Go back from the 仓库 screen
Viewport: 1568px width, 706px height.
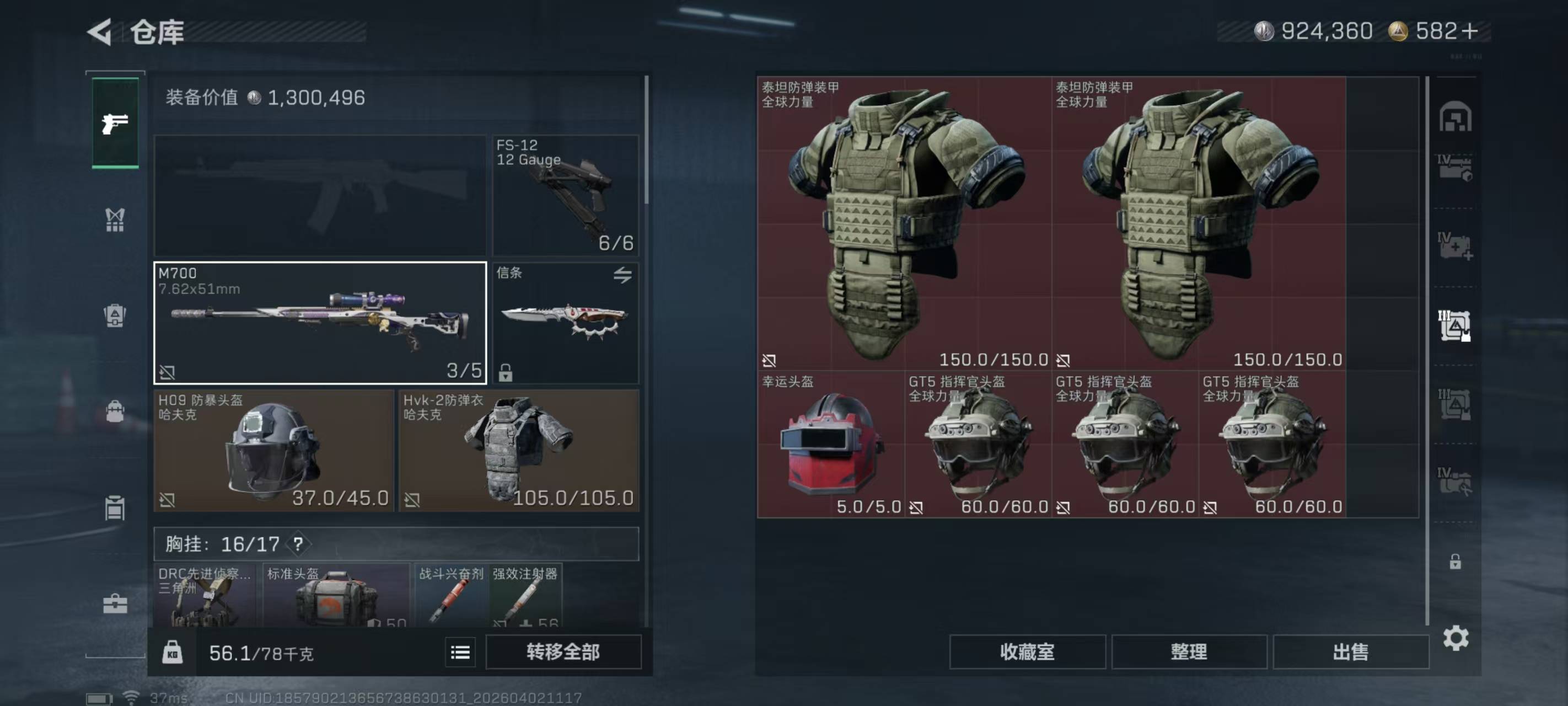[x=100, y=31]
